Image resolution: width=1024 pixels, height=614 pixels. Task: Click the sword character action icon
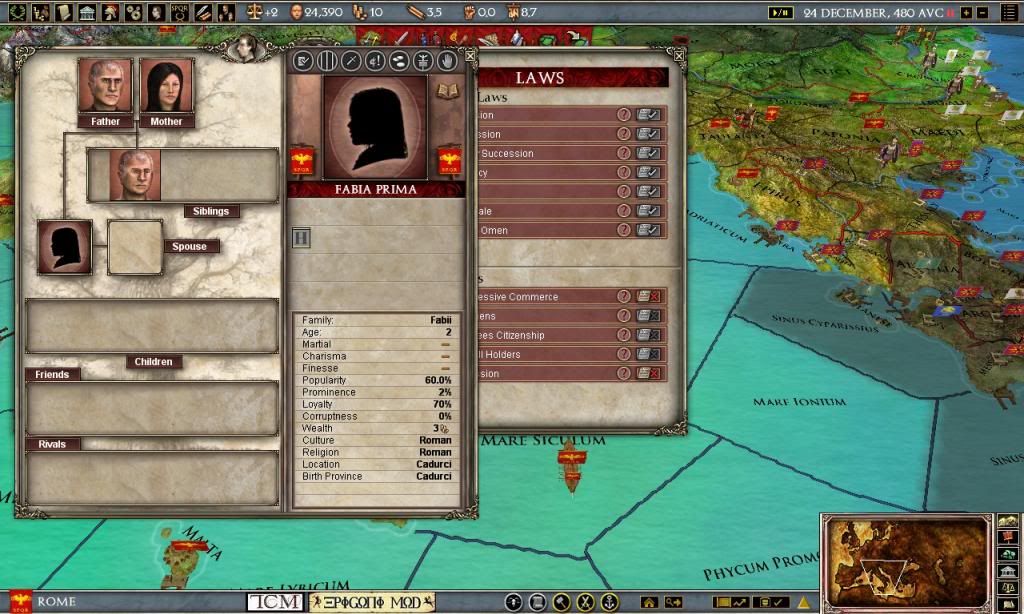[350, 61]
